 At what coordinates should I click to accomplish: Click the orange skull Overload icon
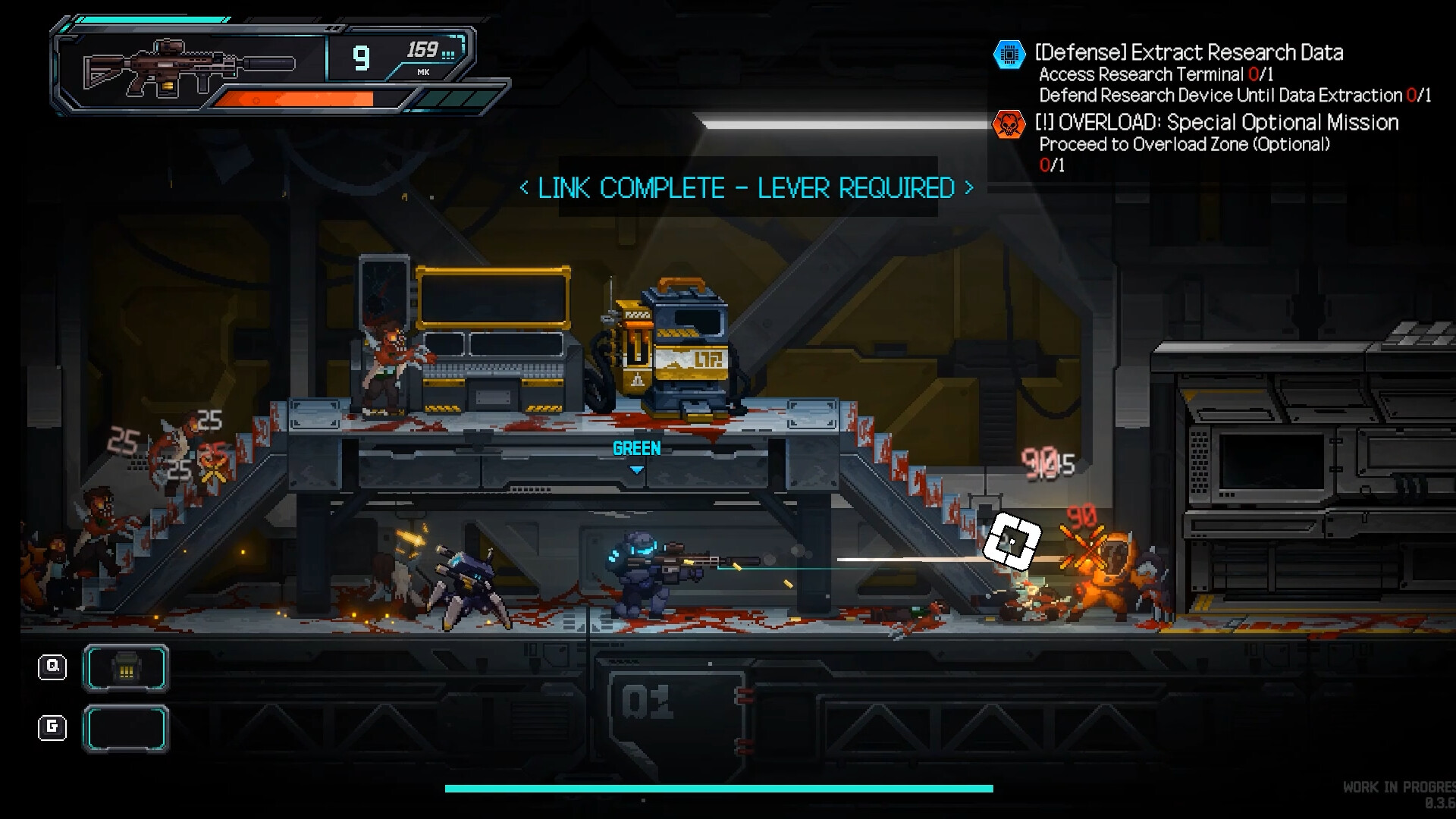(1009, 124)
